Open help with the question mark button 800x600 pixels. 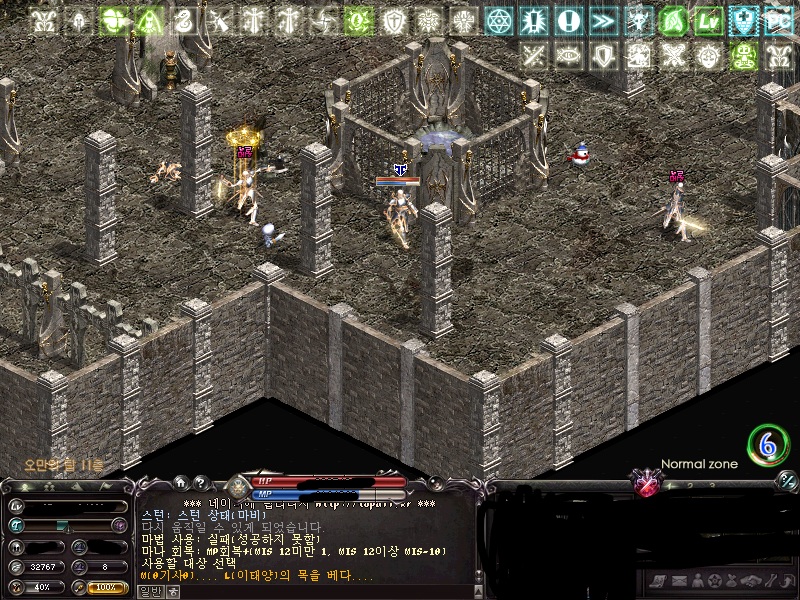point(199,482)
